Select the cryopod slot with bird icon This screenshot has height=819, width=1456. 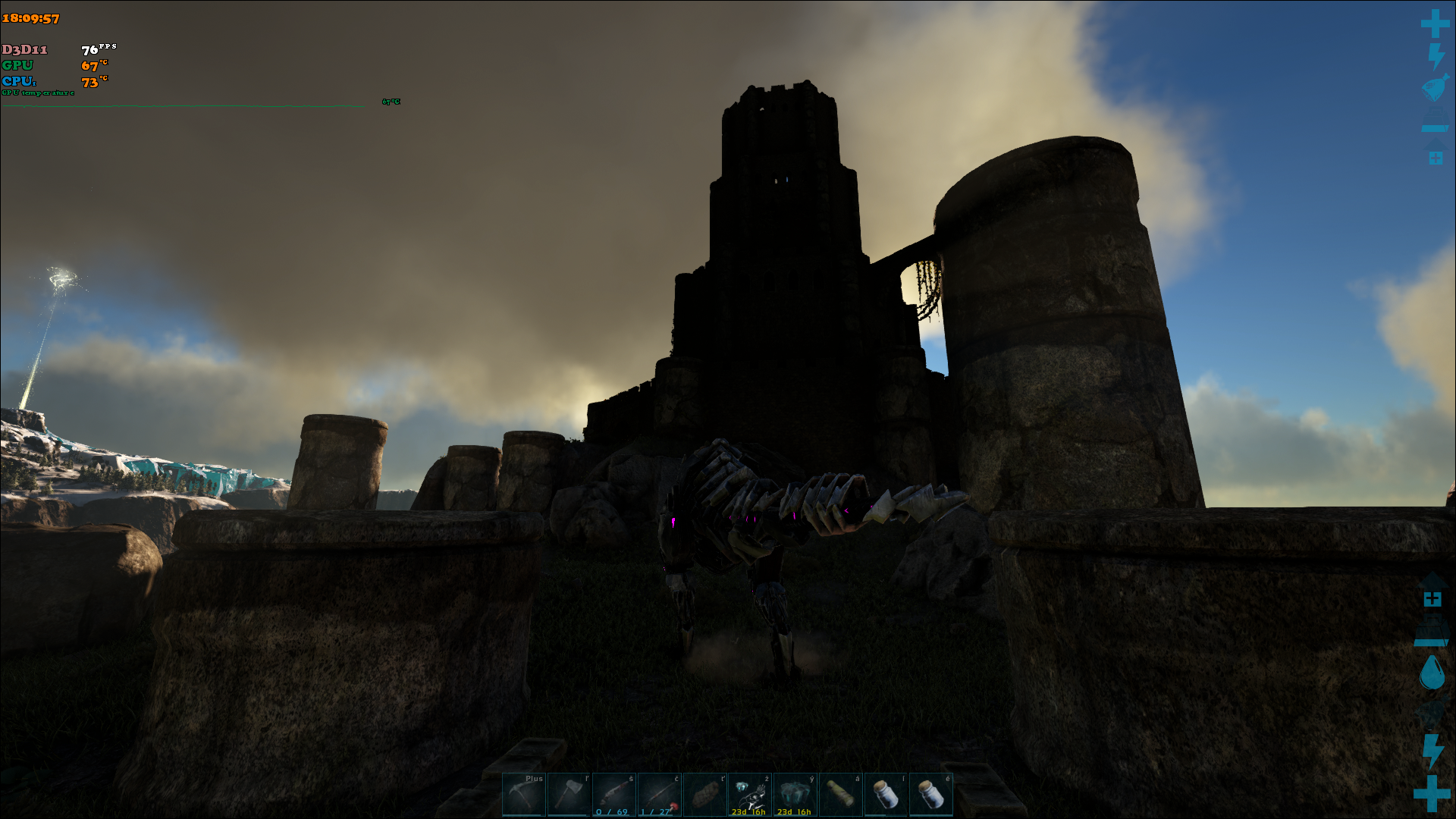click(x=750, y=795)
